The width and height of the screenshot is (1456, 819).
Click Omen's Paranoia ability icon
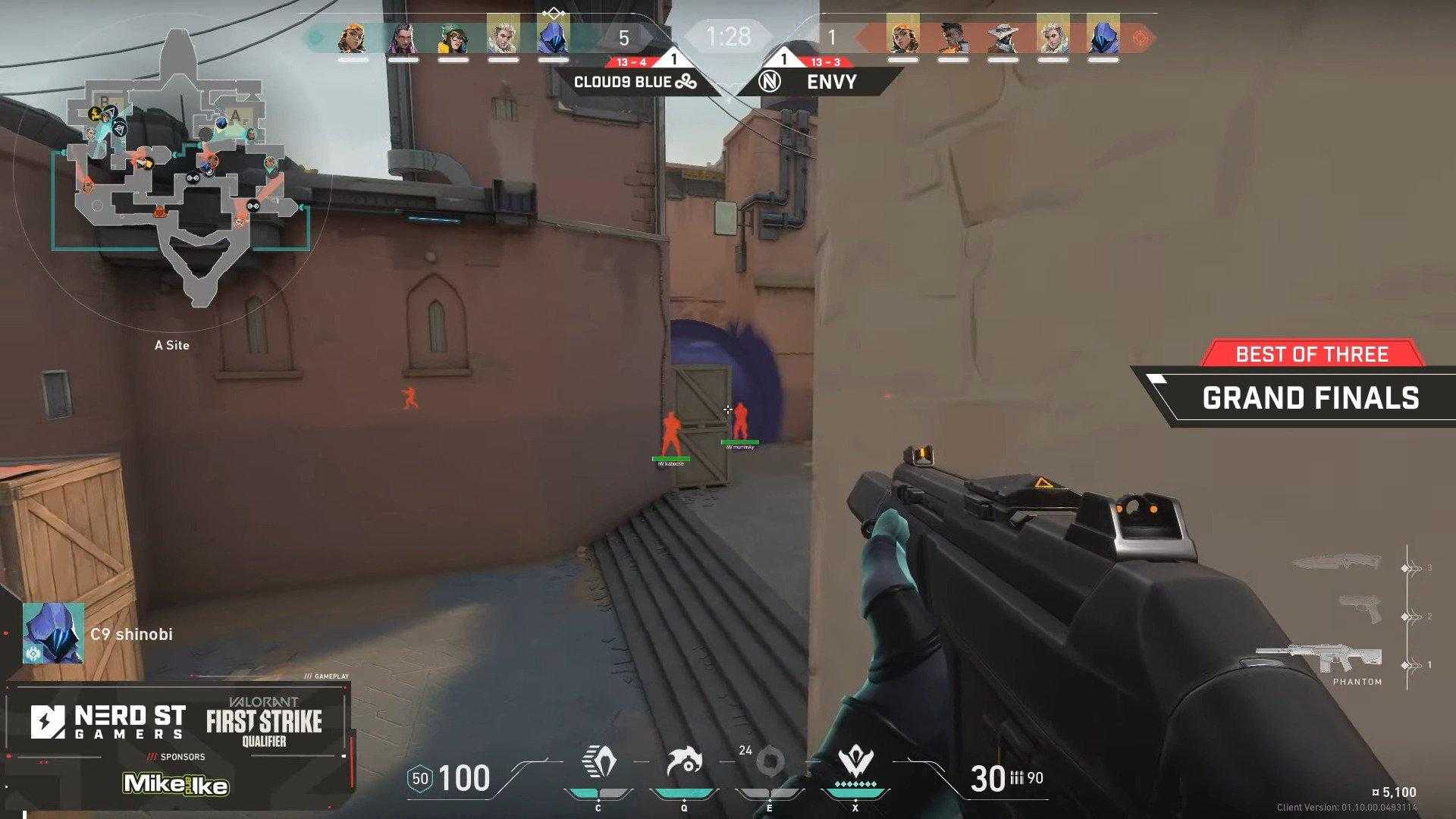pos(682,758)
